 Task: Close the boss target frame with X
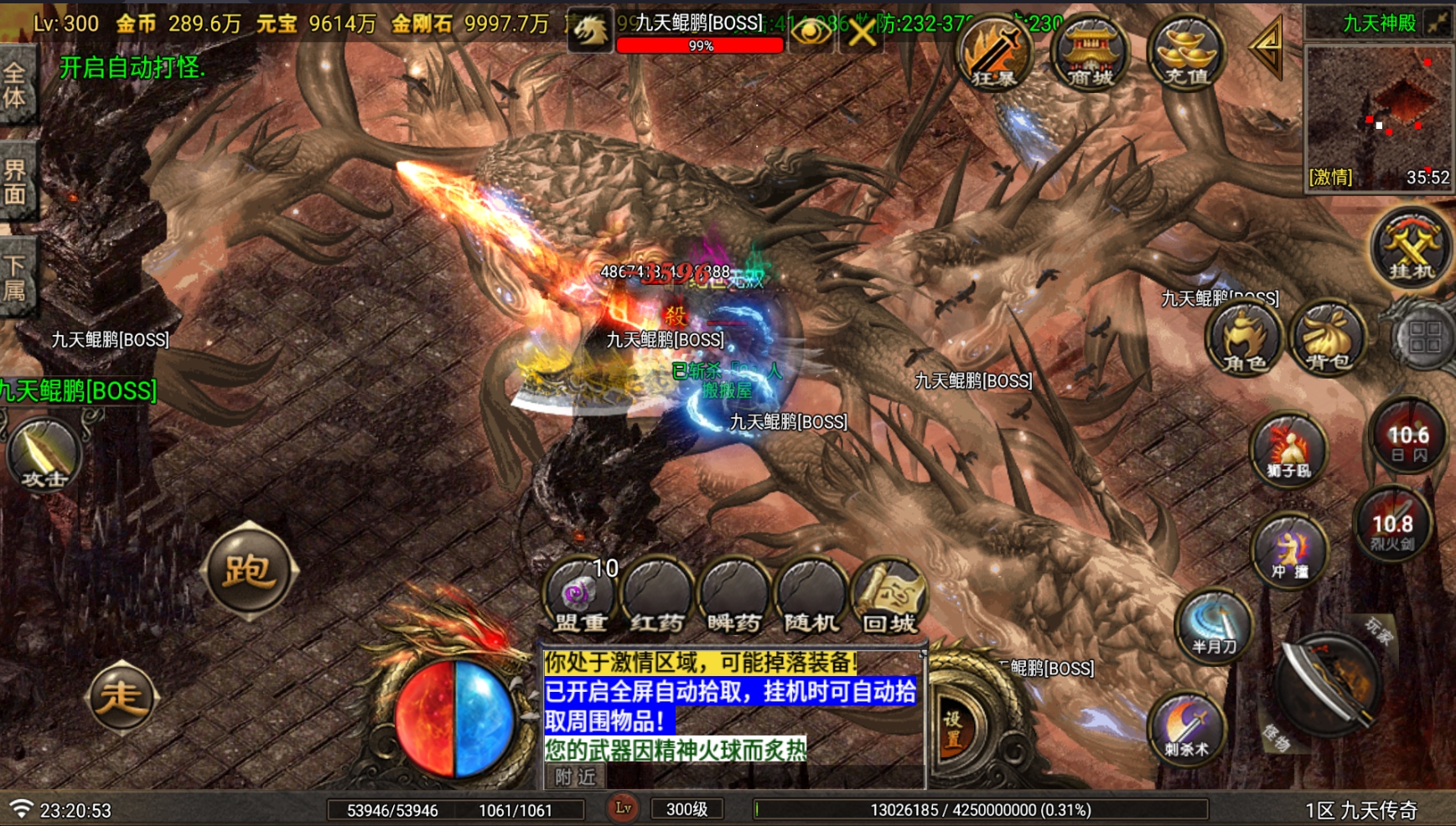pos(861,34)
